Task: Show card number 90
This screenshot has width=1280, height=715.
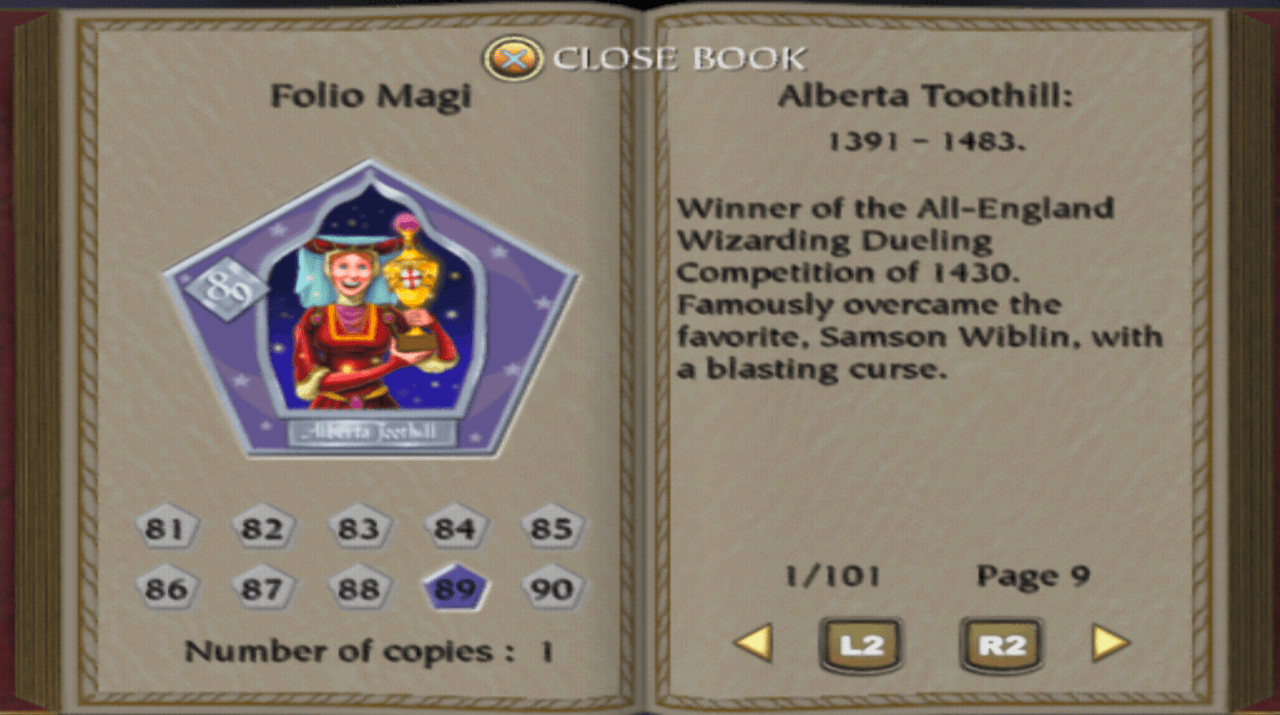Action: point(551,589)
